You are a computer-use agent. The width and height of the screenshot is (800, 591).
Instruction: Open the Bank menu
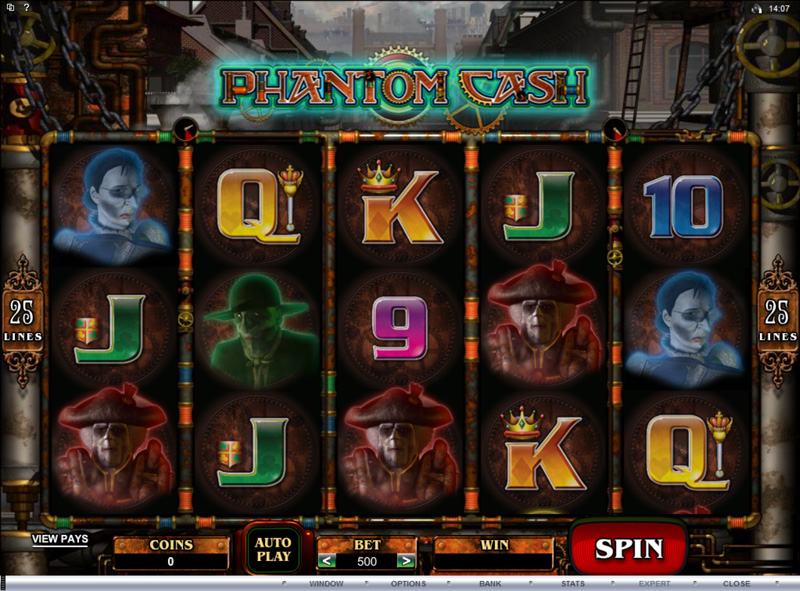[x=490, y=583]
